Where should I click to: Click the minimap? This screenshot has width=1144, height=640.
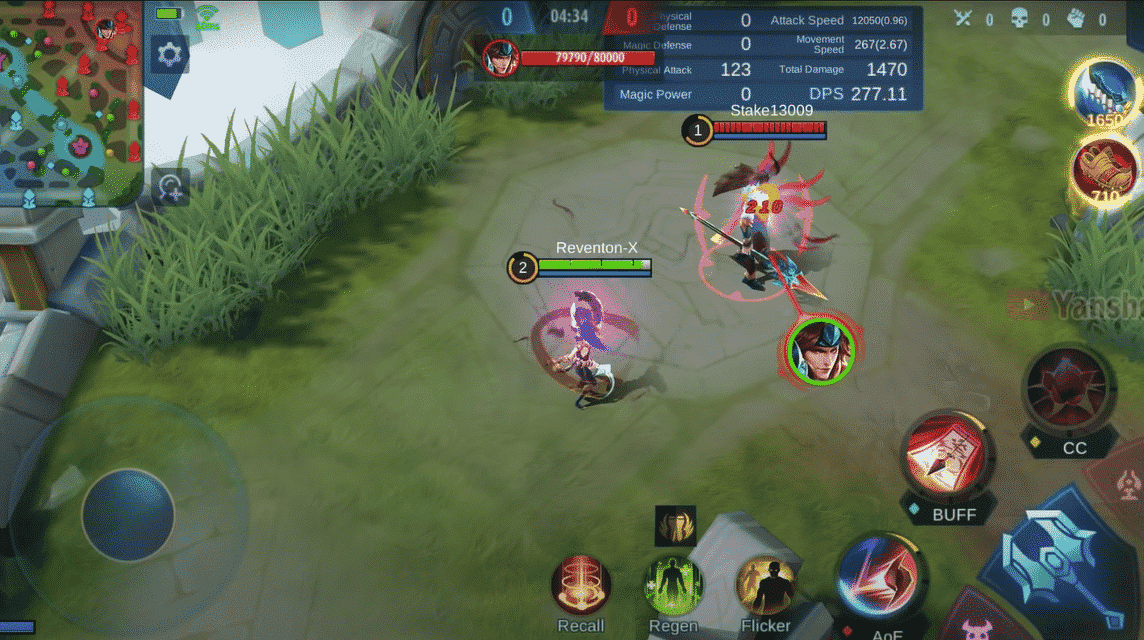[x=71, y=102]
